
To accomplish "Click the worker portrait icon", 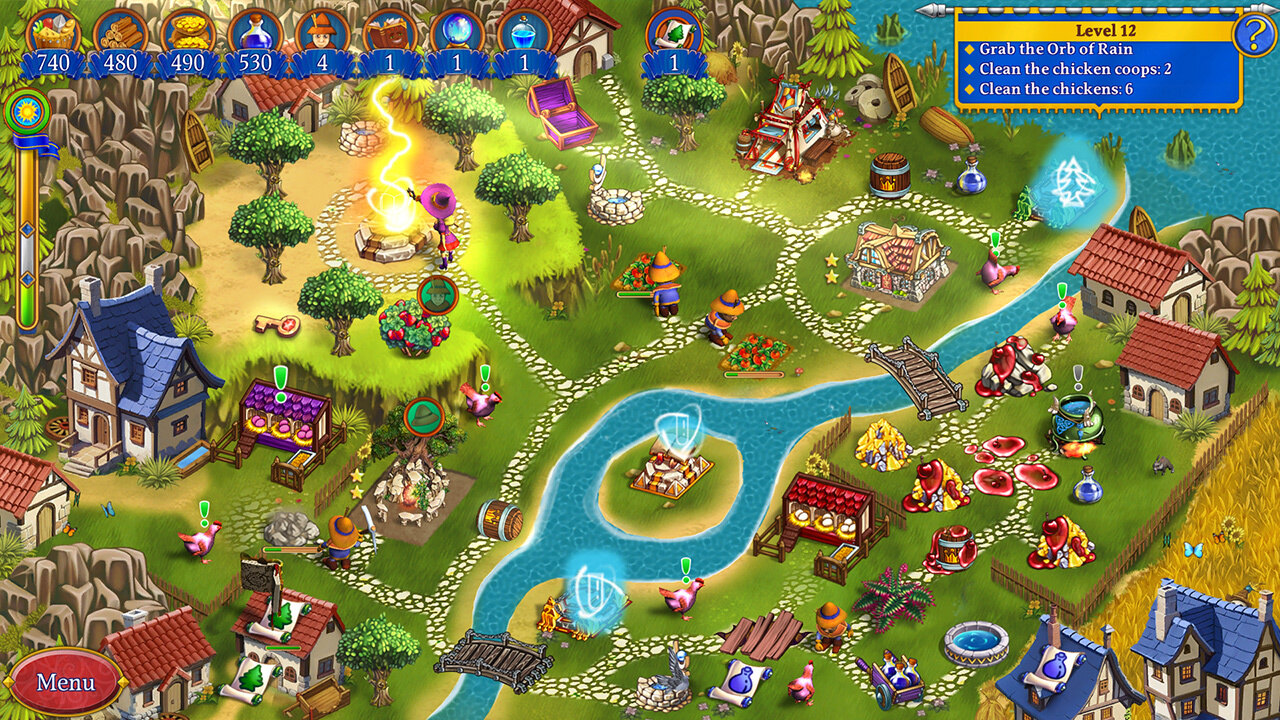I will (x=321, y=31).
